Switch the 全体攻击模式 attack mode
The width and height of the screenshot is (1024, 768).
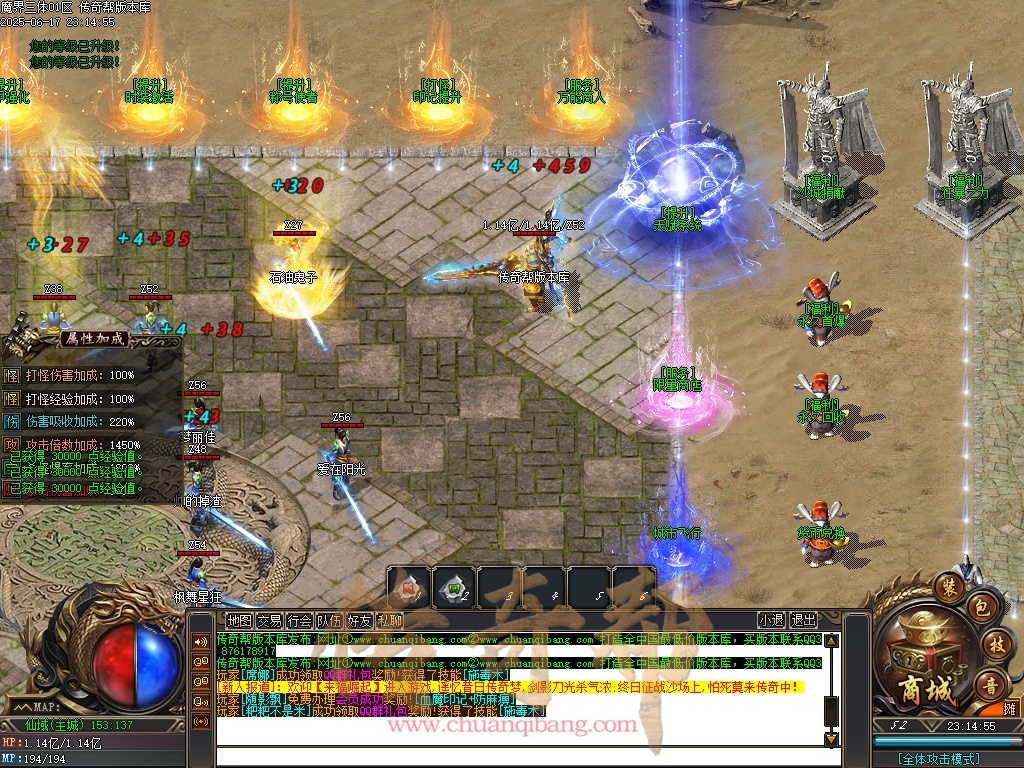pyautogui.click(x=938, y=759)
